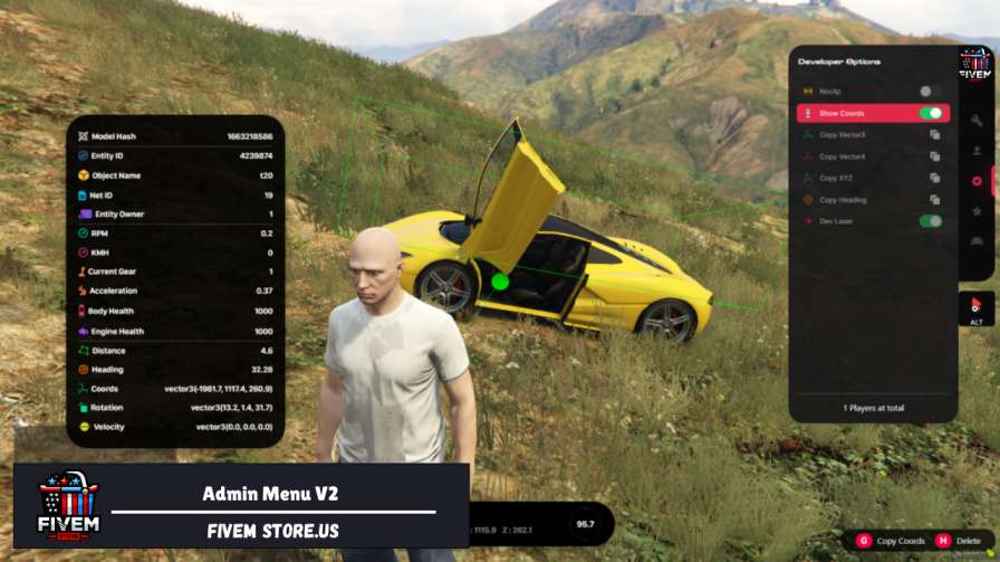Screen dimensions: 1000x562
Task: Switch to the player silhouette sidebar tab
Action: [x=976, y=151]
